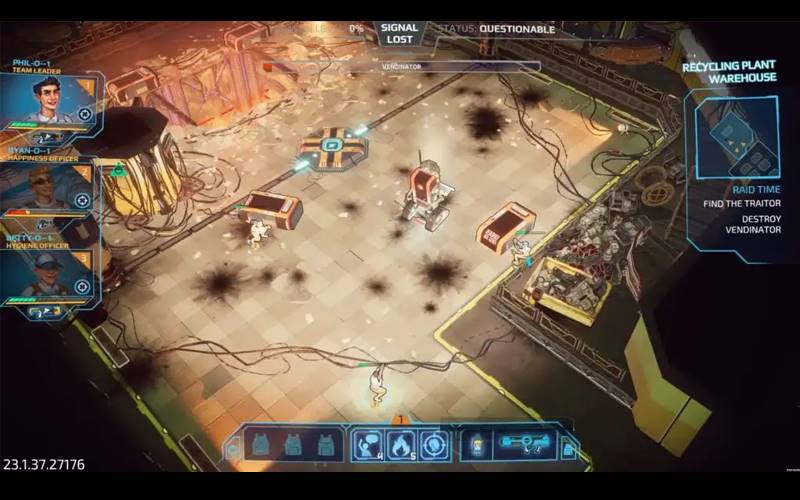
Task: Select Phil-O-1 team leader portrait
Action: pos(45,98)
